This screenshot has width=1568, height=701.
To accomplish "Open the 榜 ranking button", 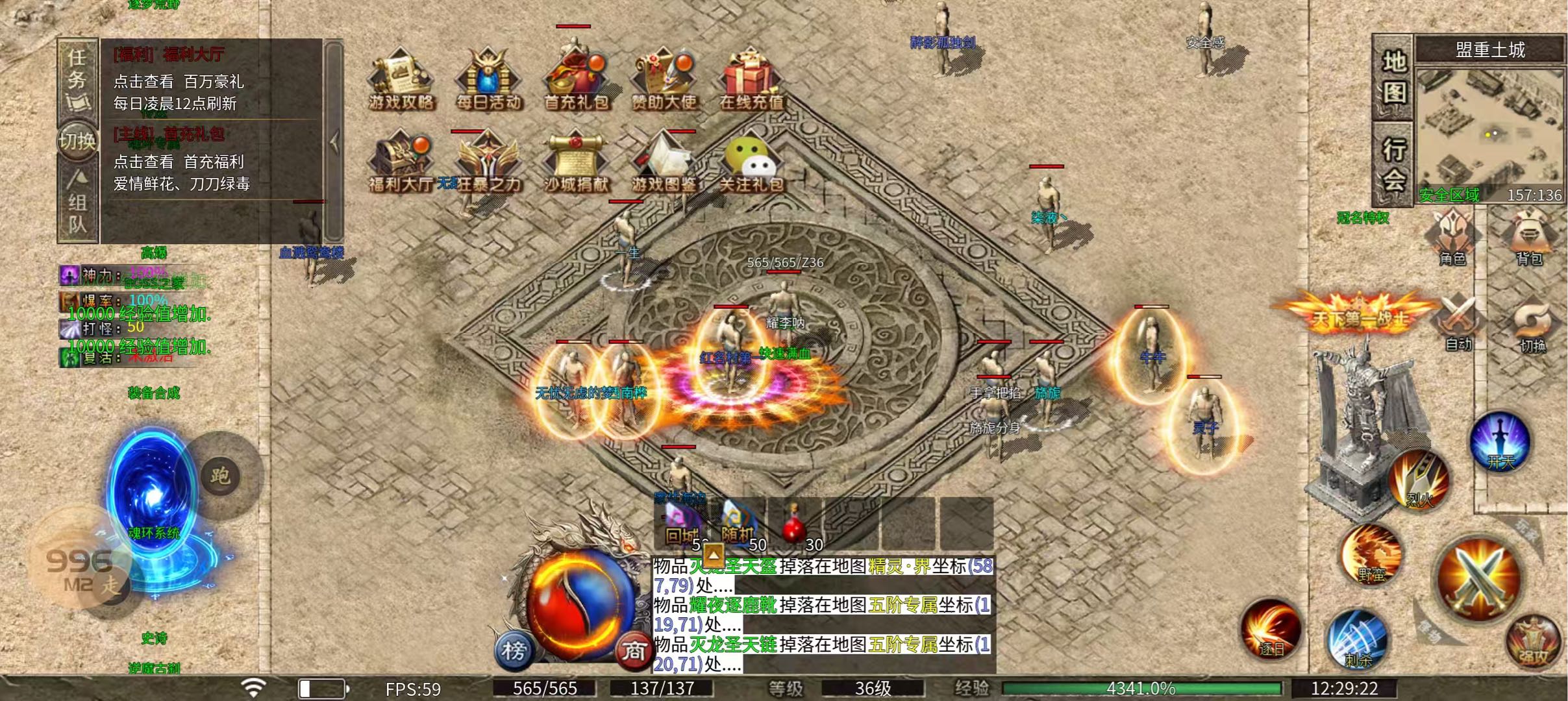I will click(x=514, y=650).
